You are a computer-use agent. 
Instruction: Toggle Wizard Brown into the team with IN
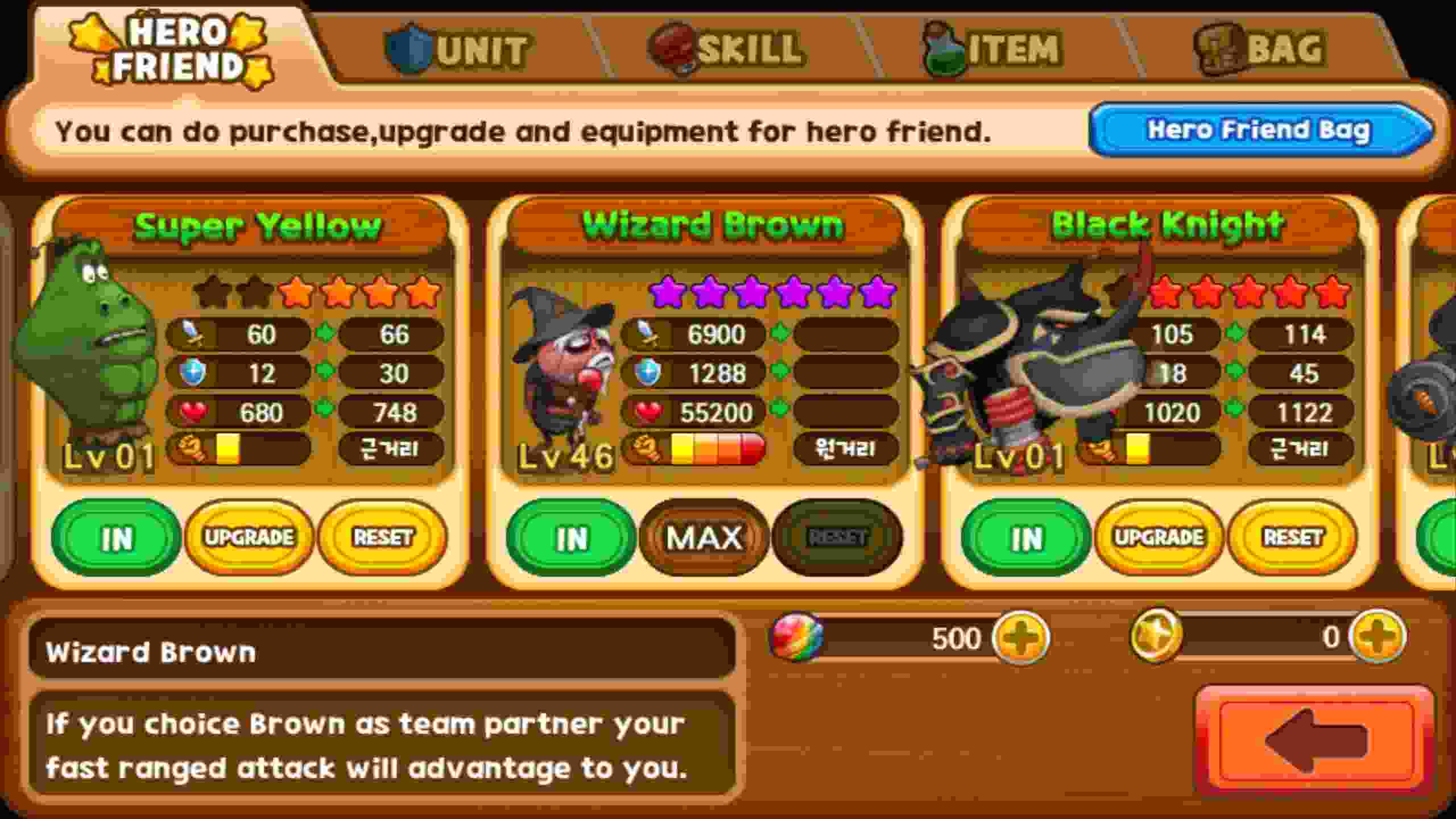point(572,536)
